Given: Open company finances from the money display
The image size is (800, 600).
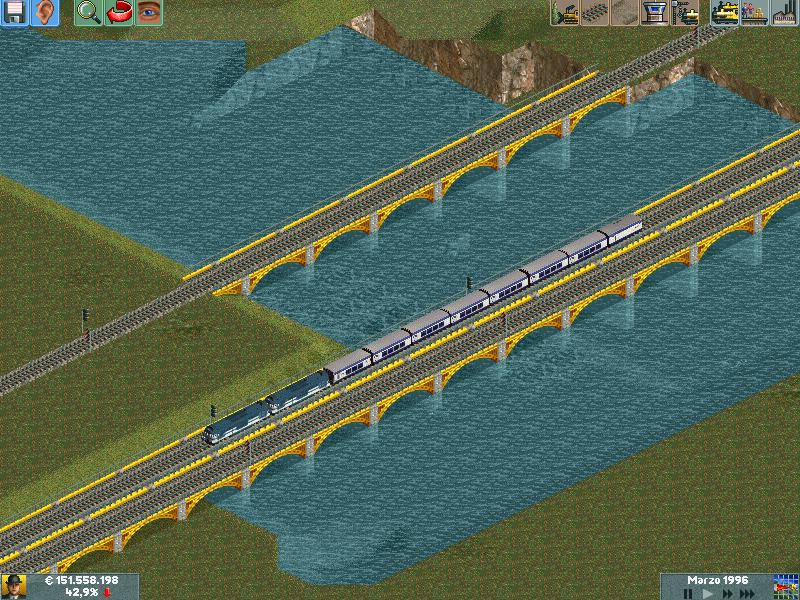Looking at the screenshot, I should [x=82, y=580].
